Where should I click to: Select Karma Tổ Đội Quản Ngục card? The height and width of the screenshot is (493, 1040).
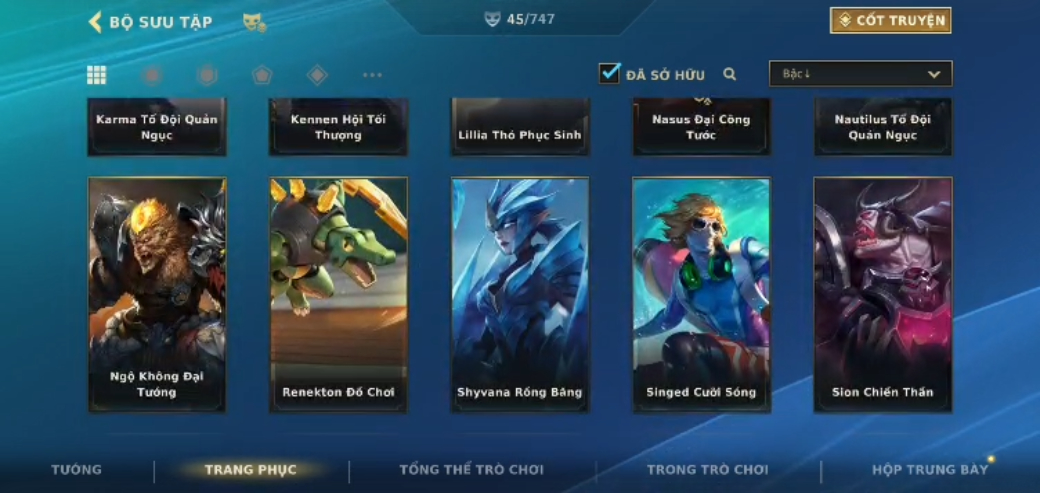pos(157,127)
